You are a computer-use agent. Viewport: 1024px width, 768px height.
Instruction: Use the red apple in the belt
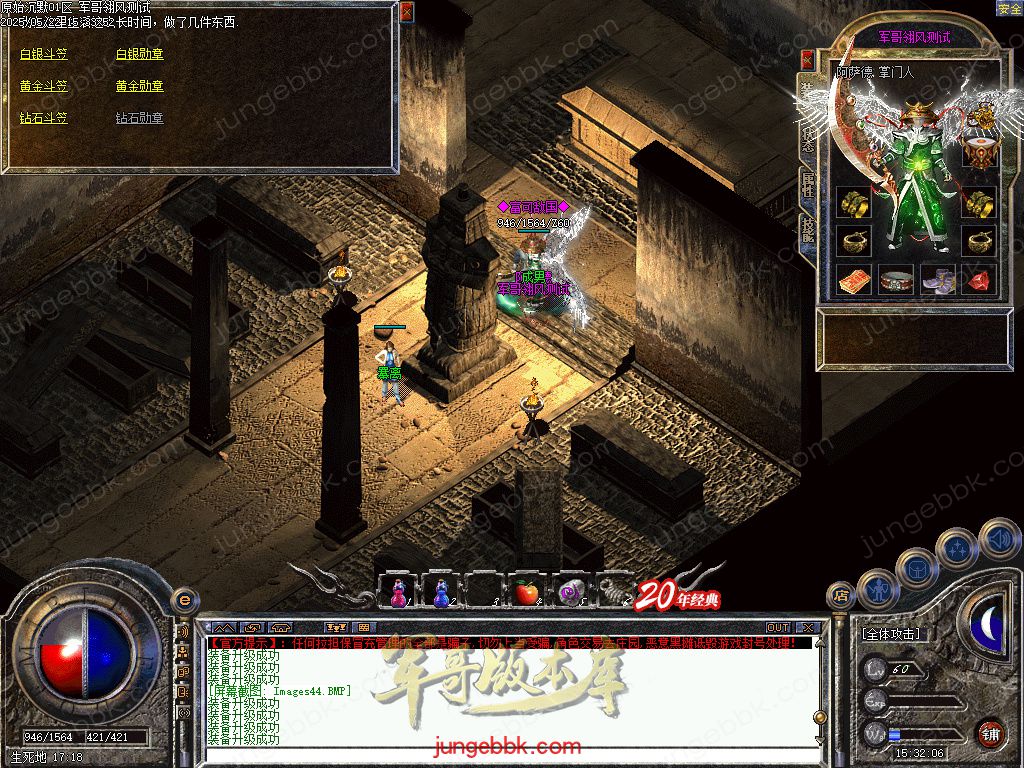click(526, 593)
